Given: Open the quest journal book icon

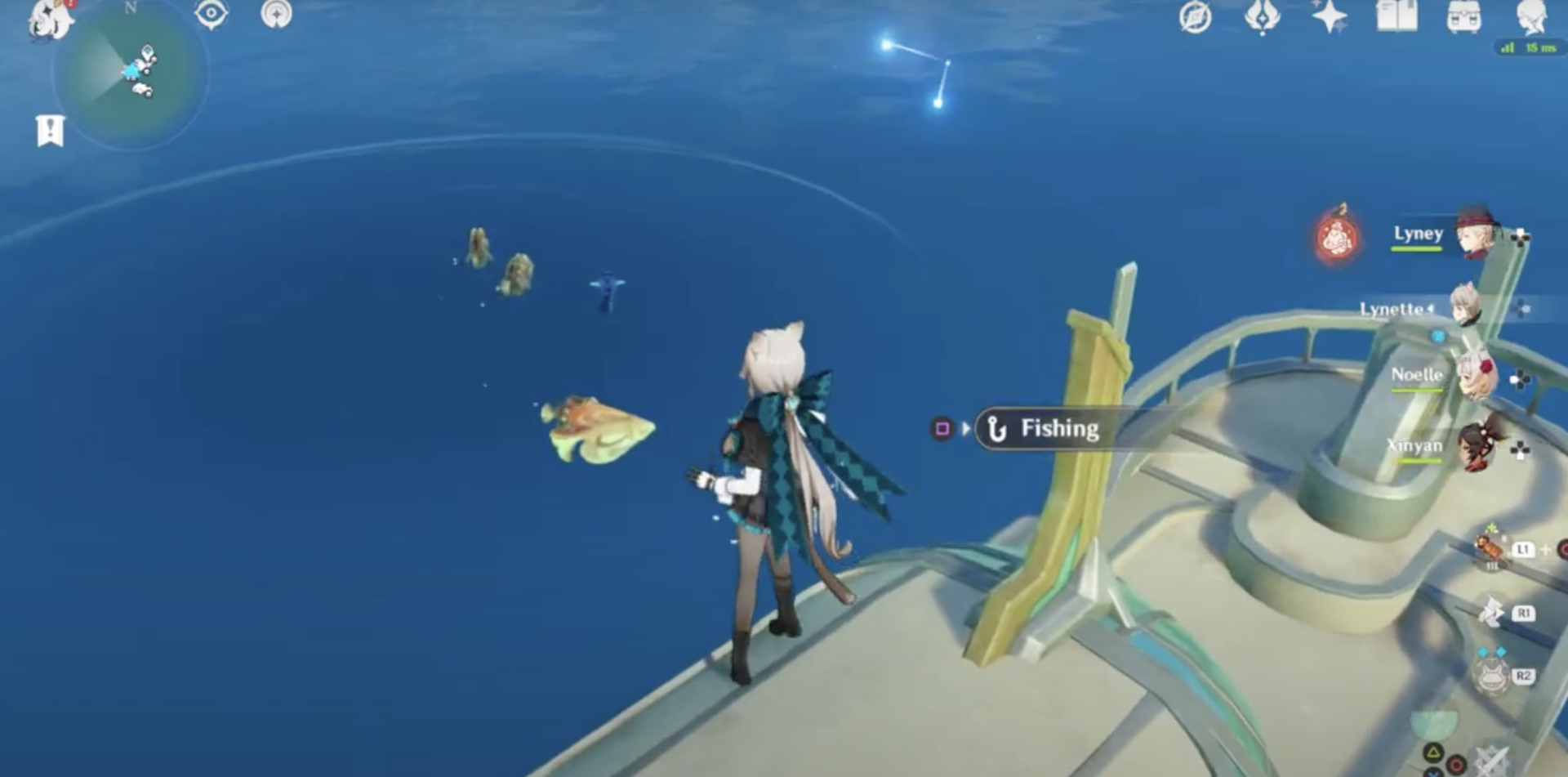Looking at the screenshot, I should click(x=1394, y=16).
